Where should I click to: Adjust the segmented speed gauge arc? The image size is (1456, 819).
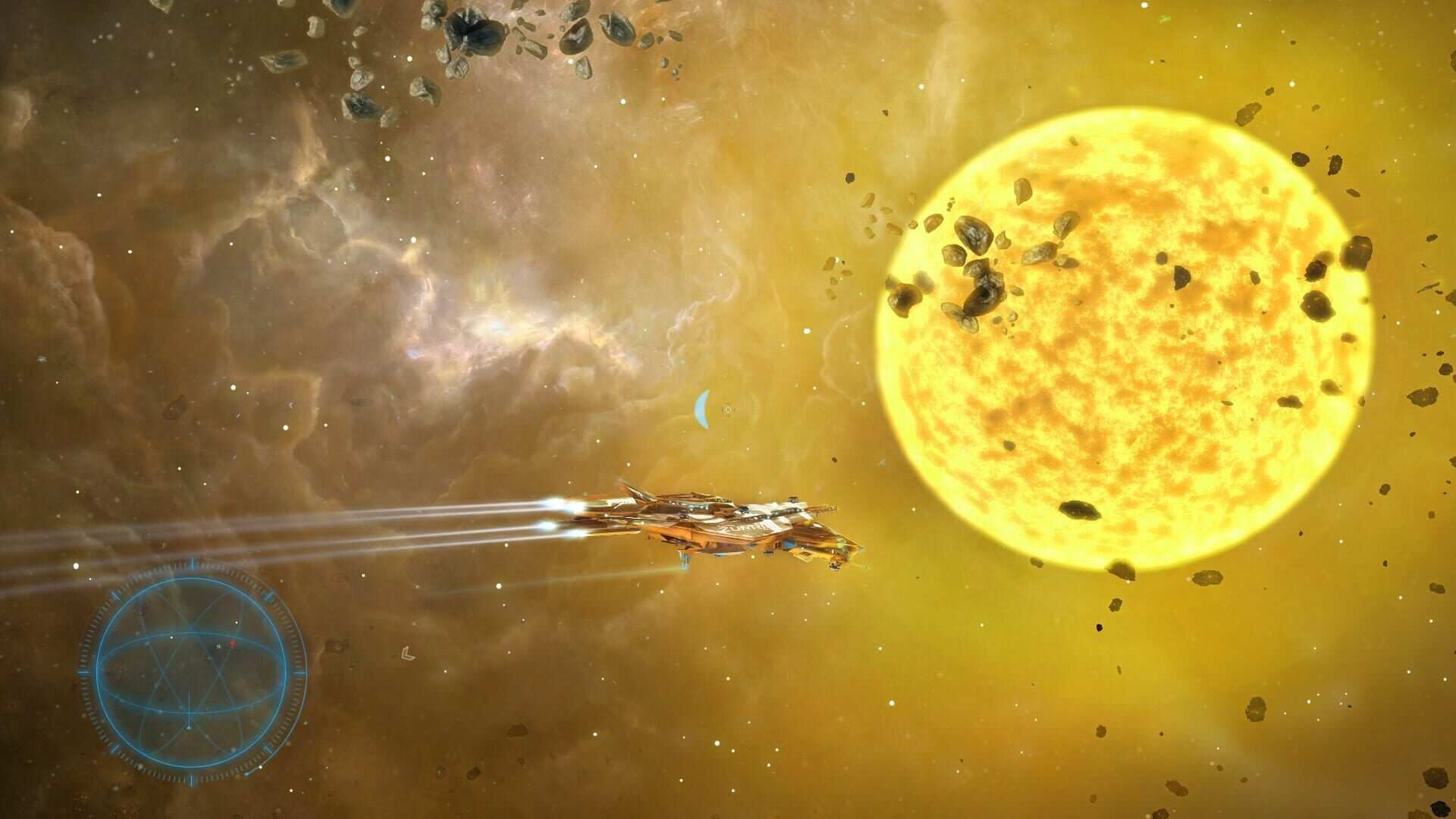click(755, 409)
